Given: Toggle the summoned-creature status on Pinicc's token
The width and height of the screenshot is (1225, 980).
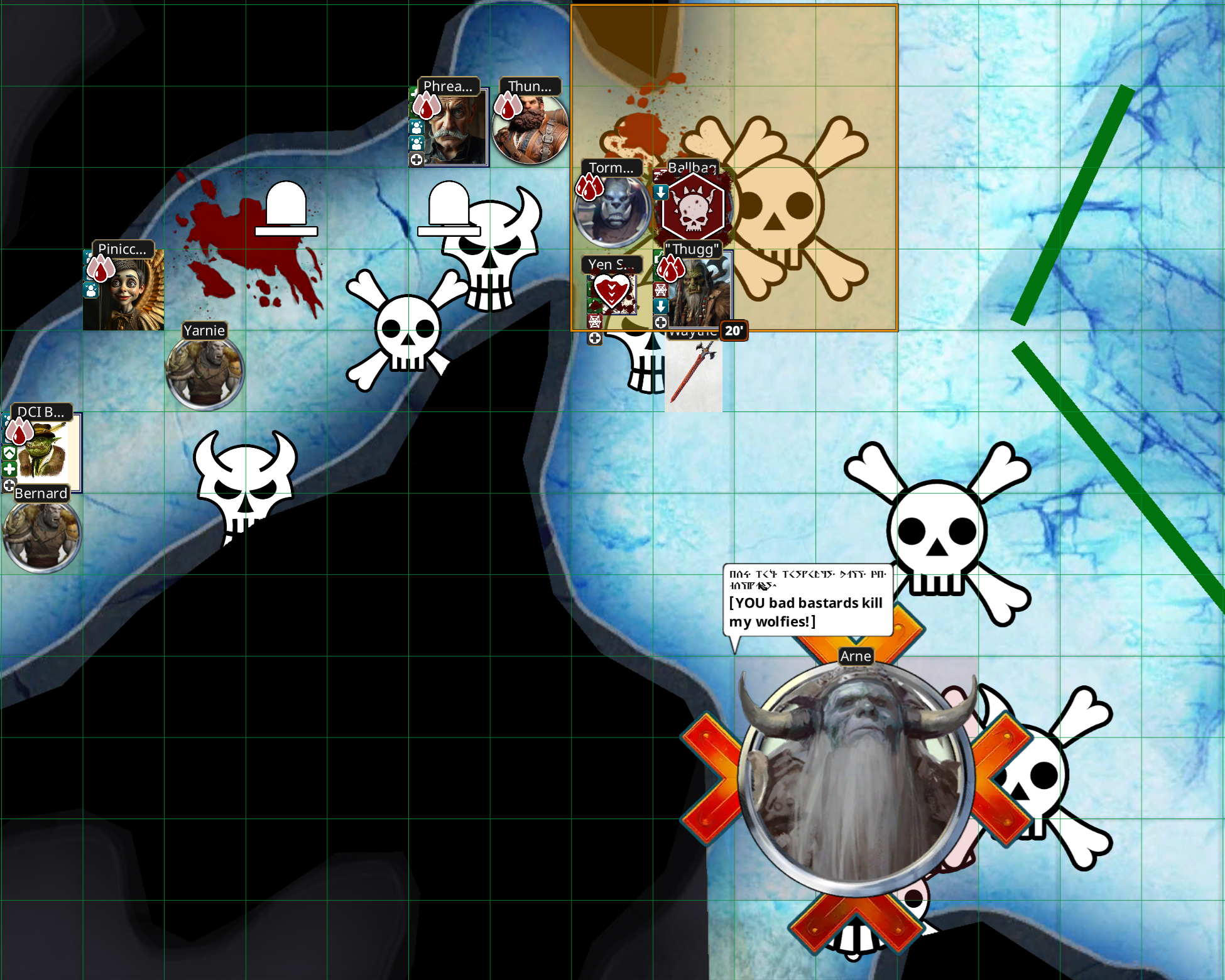Looking at the screenshot, I should coord(92,289).
